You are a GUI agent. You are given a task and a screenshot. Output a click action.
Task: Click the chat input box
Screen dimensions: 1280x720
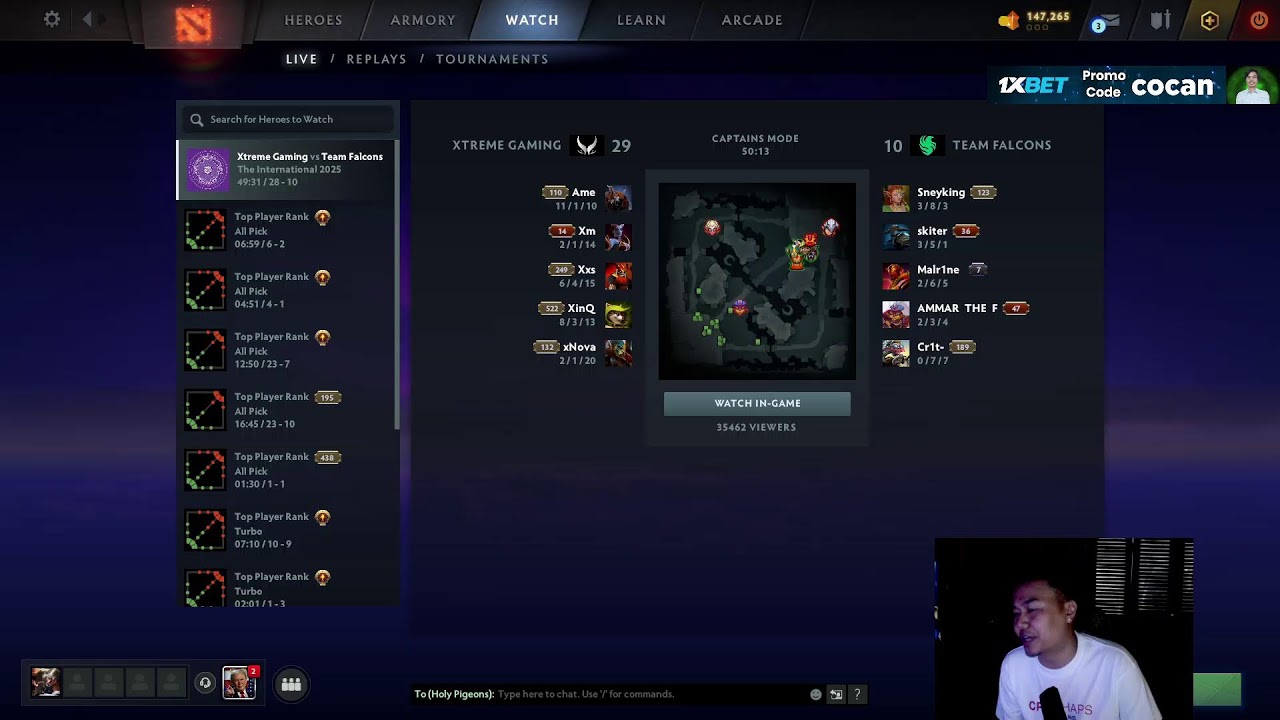click(650, 694)
